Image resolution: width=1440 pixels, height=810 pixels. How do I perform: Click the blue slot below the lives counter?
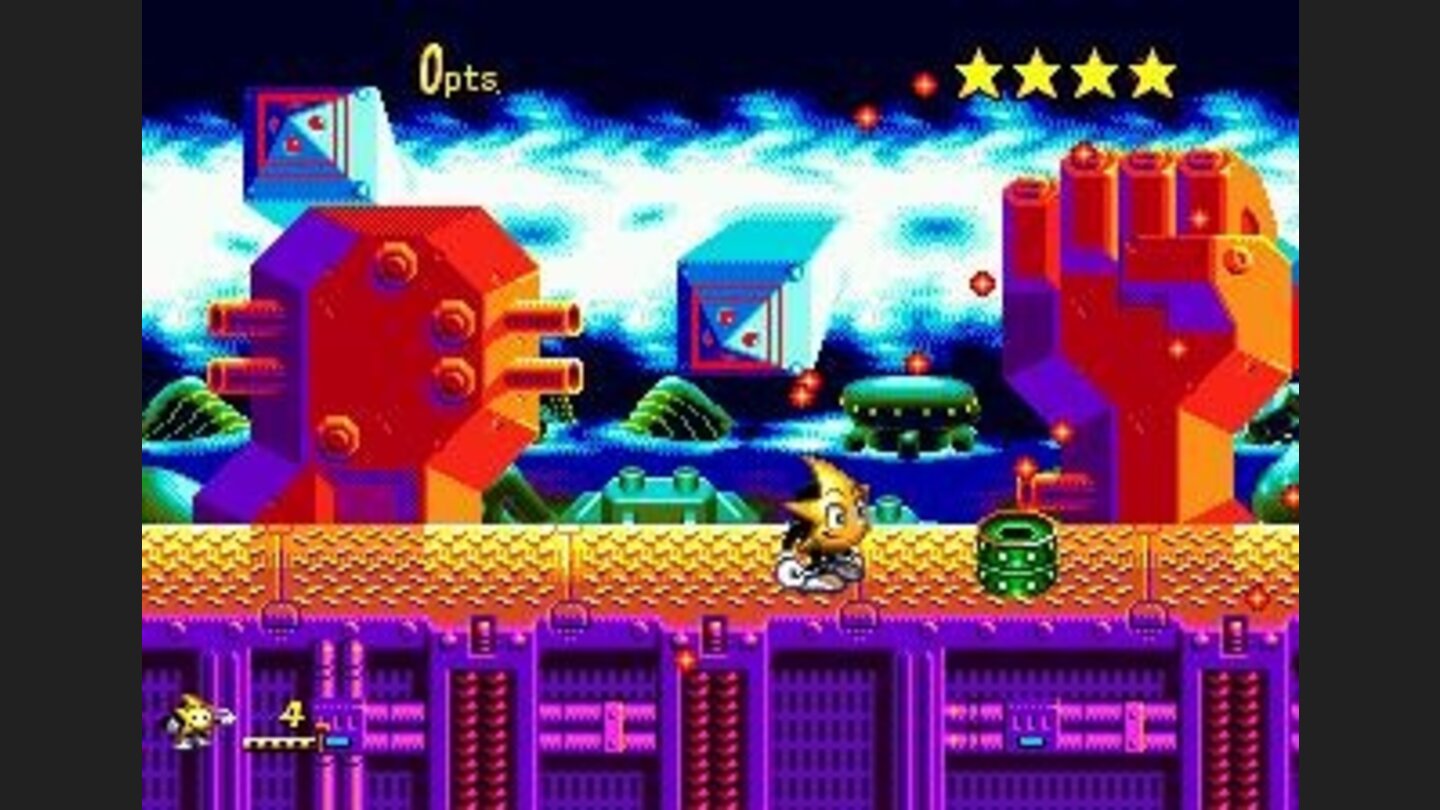coord(338,743)
